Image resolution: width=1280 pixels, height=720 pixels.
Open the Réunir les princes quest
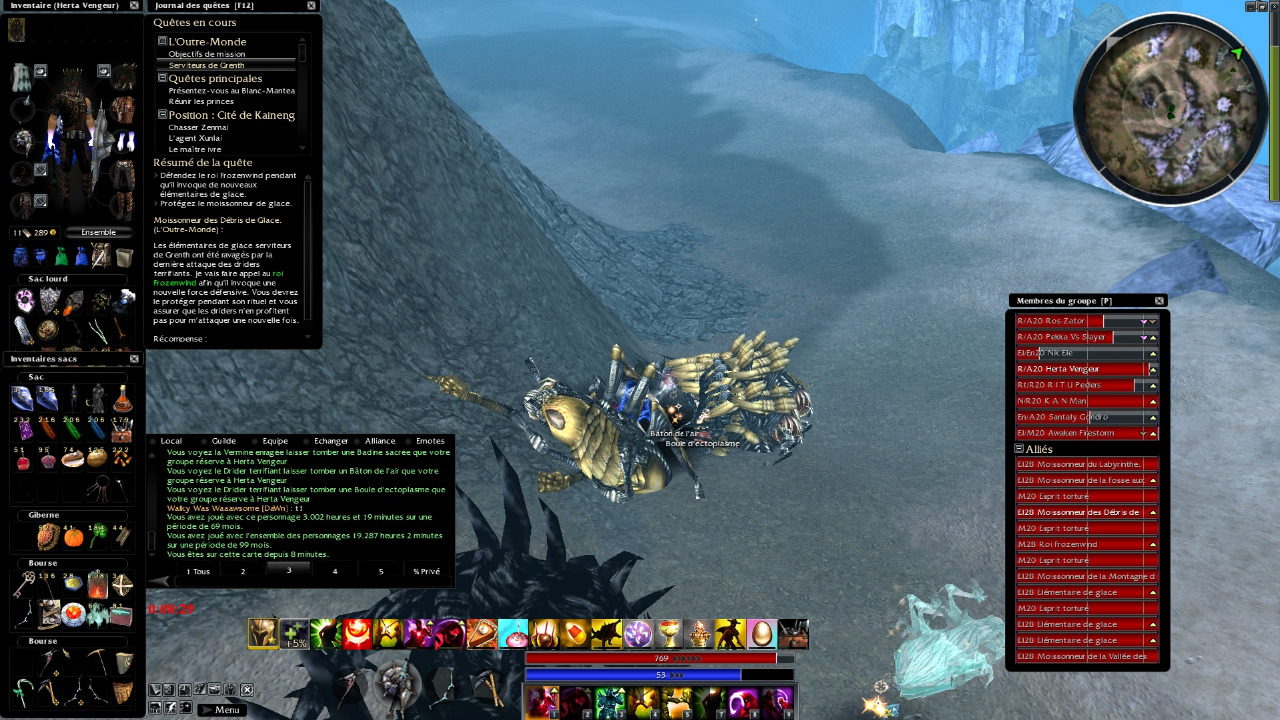point(201,101)
